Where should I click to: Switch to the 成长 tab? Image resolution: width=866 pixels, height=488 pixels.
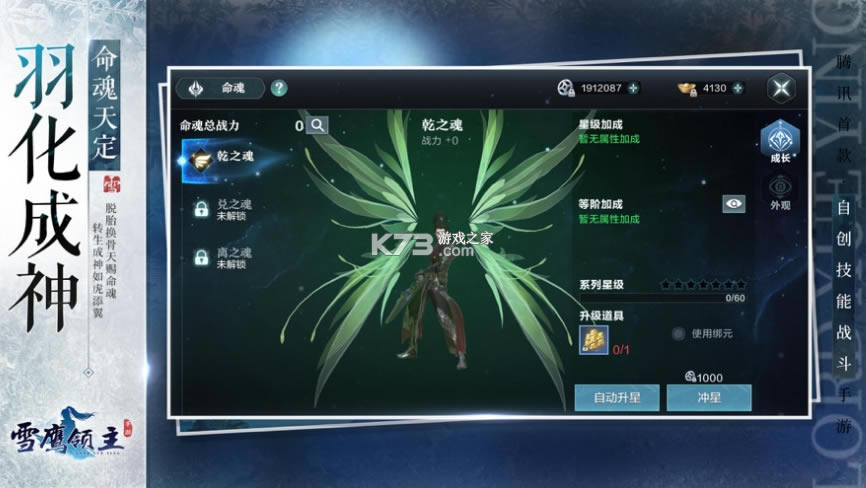click(779, 142)
